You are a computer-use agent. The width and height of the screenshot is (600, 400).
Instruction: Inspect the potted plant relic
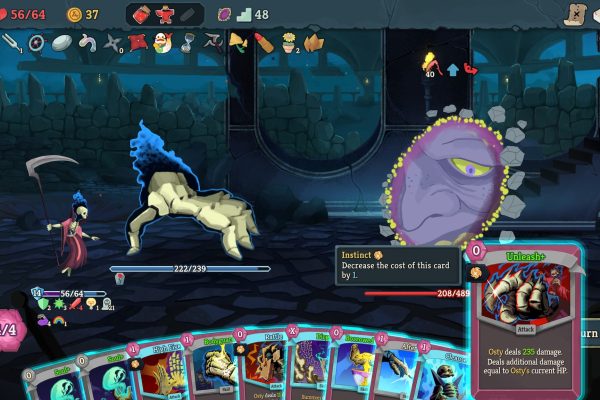289,42
